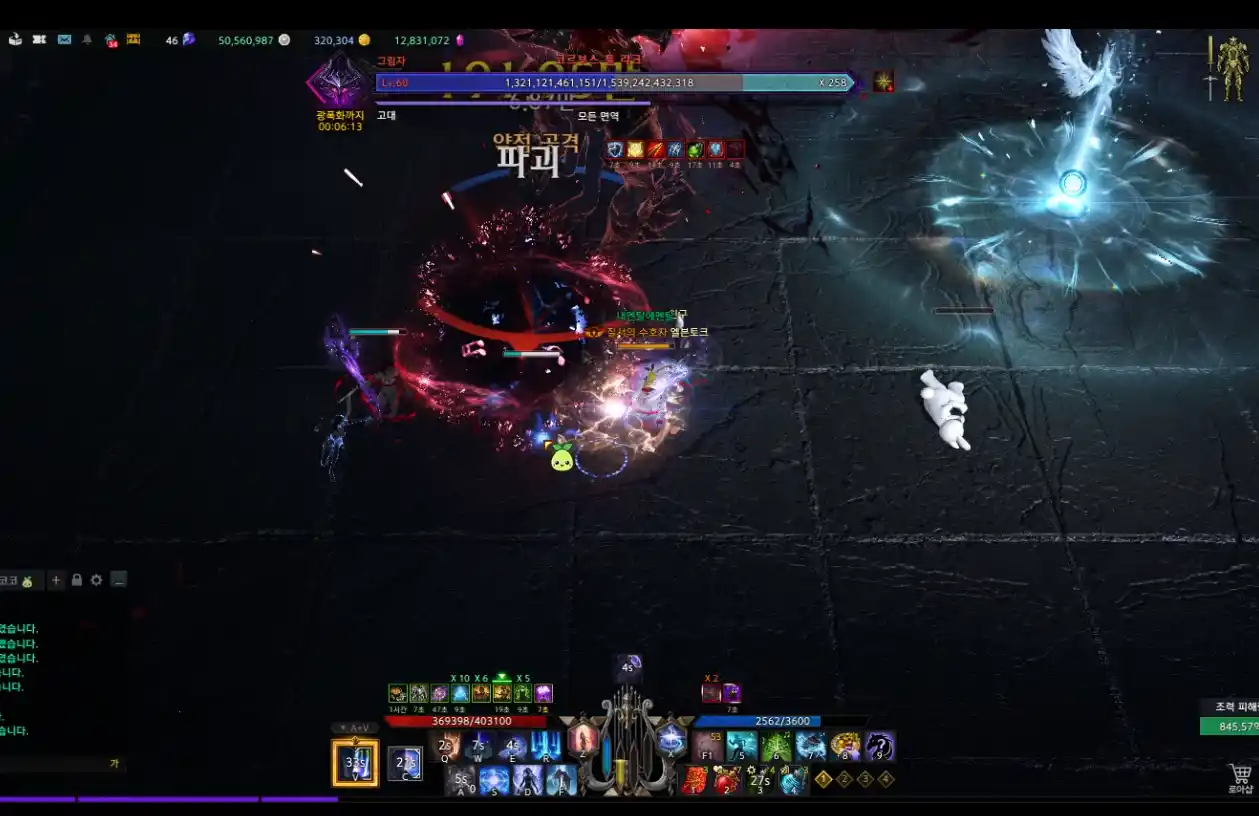
Task: Use the F1 battle item slot
Action: tap(708, 746)
